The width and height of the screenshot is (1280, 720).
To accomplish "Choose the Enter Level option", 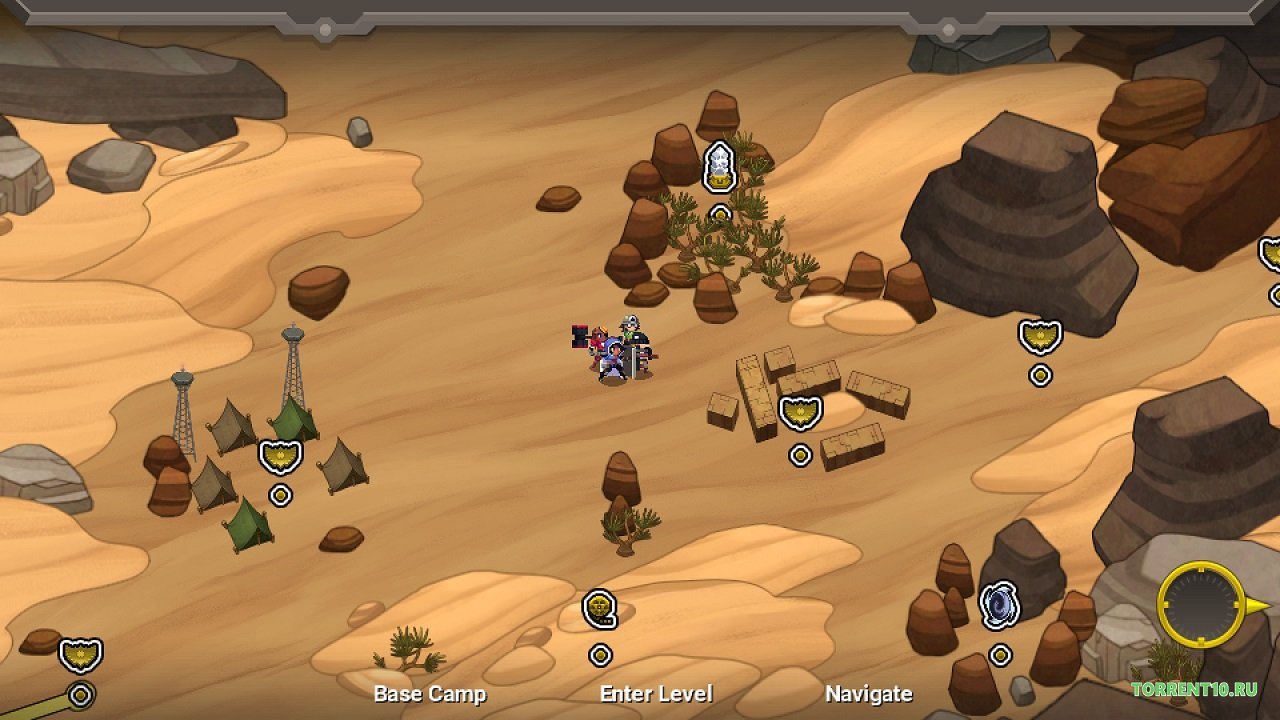I will click(x=656, y=694).
